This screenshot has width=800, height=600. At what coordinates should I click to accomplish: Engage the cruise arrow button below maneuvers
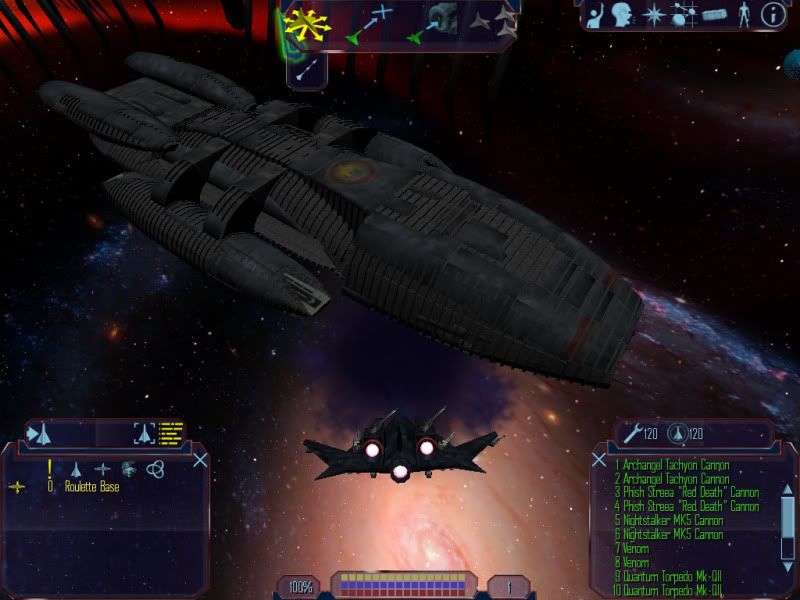coord(309,67)
